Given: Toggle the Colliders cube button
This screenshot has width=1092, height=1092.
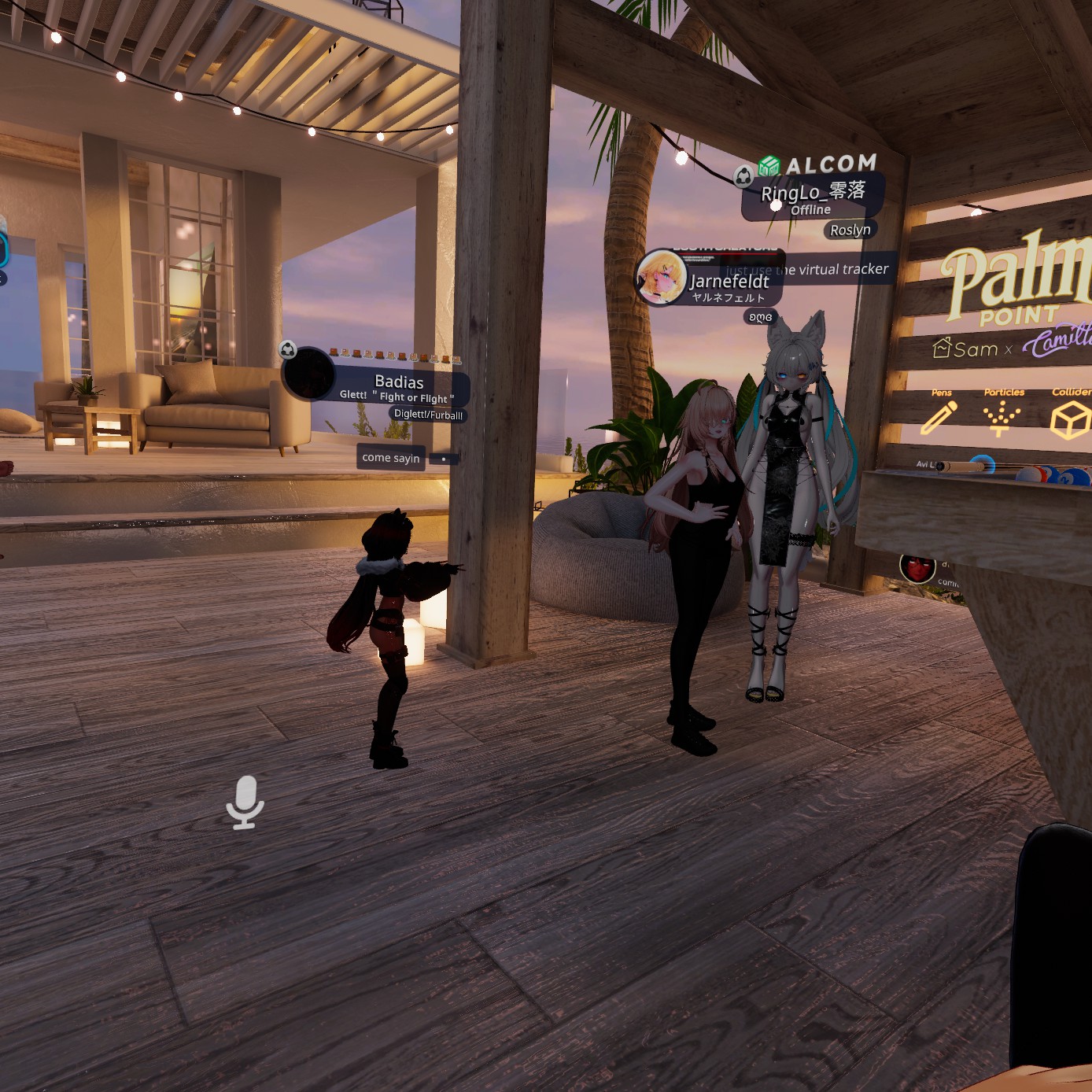Looking at the screenshot, I should click(1070, 419).
